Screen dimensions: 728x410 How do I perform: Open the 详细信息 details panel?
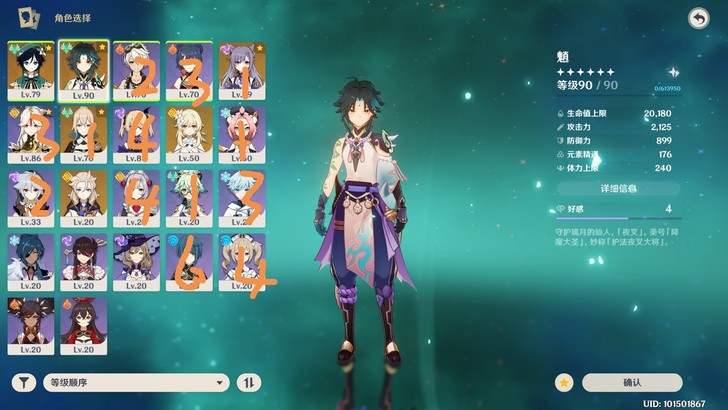[x=618, y=188]
